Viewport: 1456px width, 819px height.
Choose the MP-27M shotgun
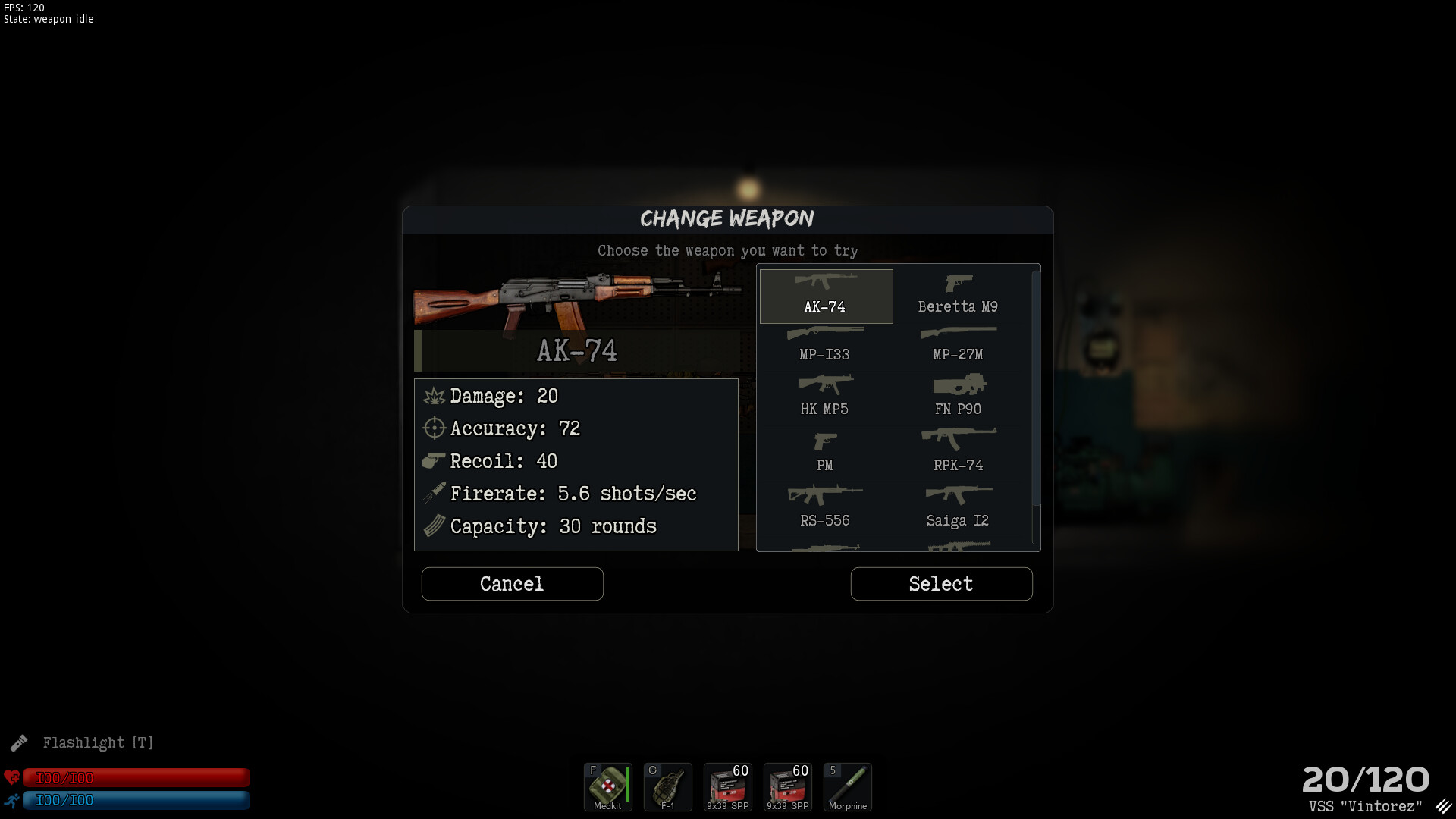(958, 344)
